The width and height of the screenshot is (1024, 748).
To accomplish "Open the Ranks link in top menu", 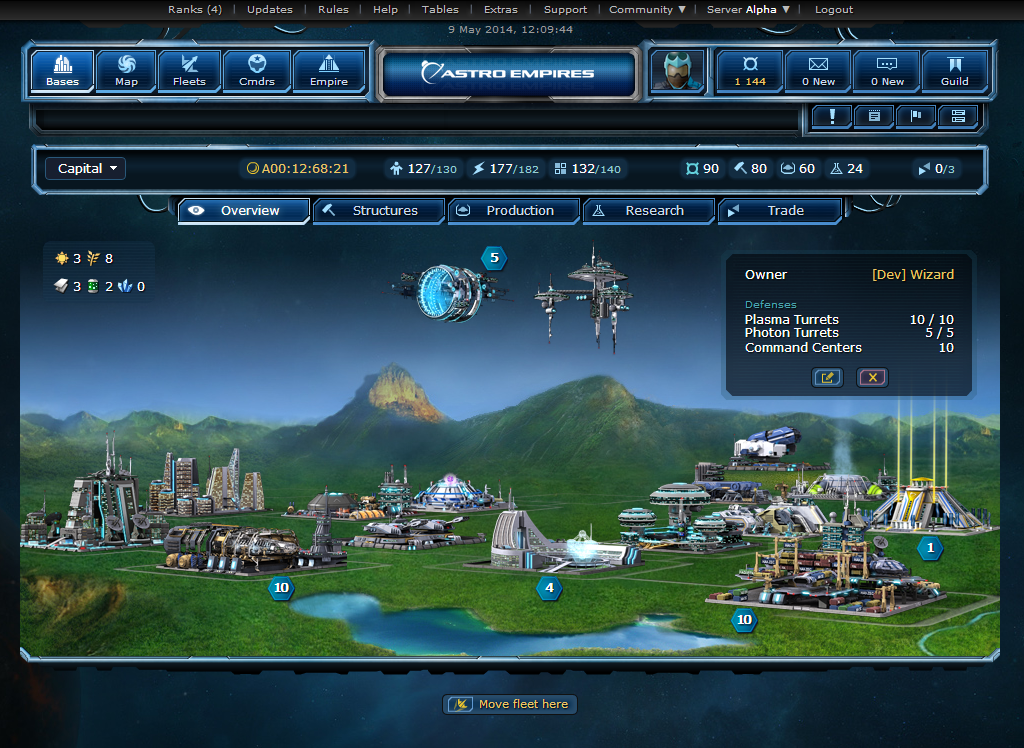I will tap(195, 9).
